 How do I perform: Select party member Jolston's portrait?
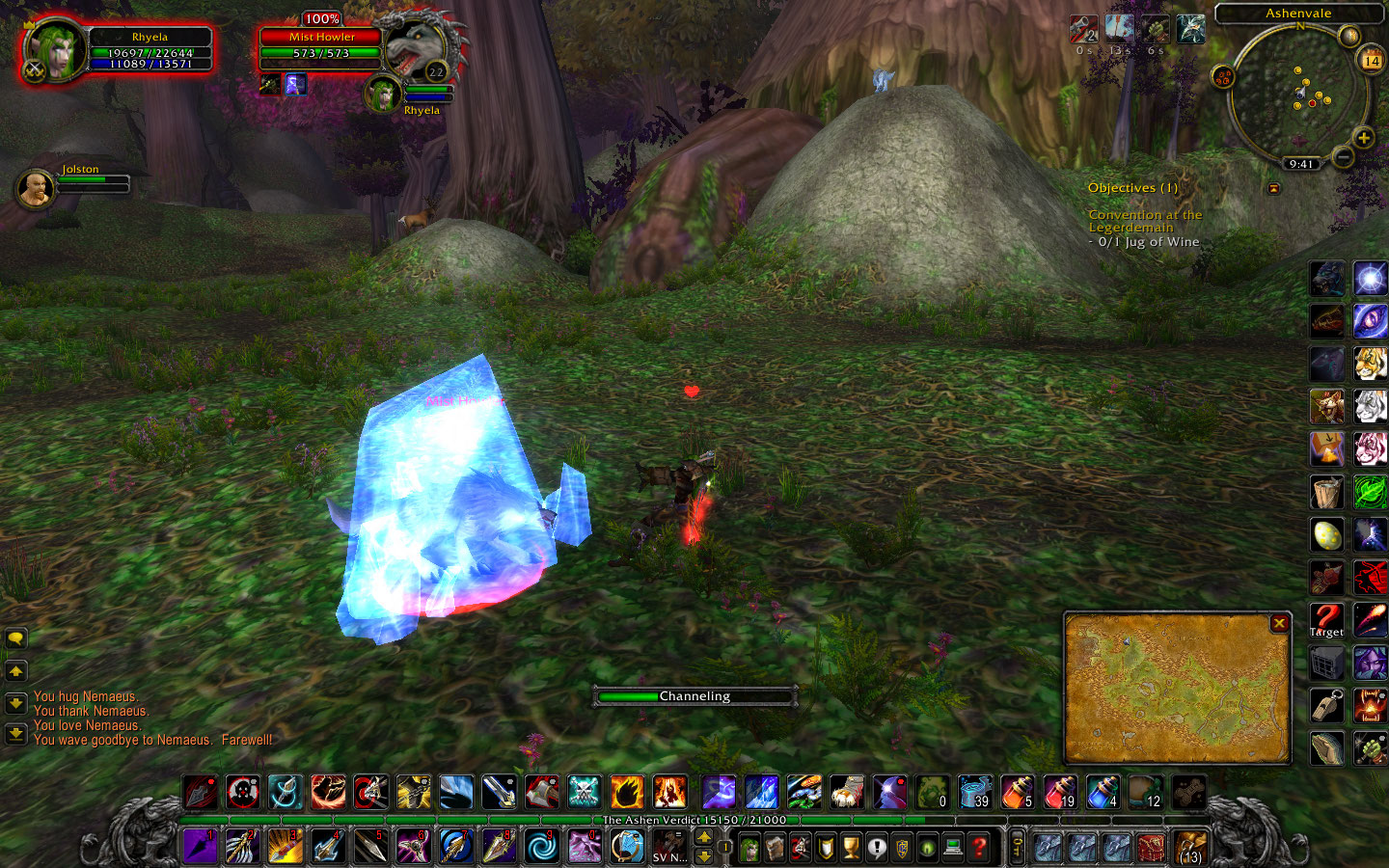(35, 187)
